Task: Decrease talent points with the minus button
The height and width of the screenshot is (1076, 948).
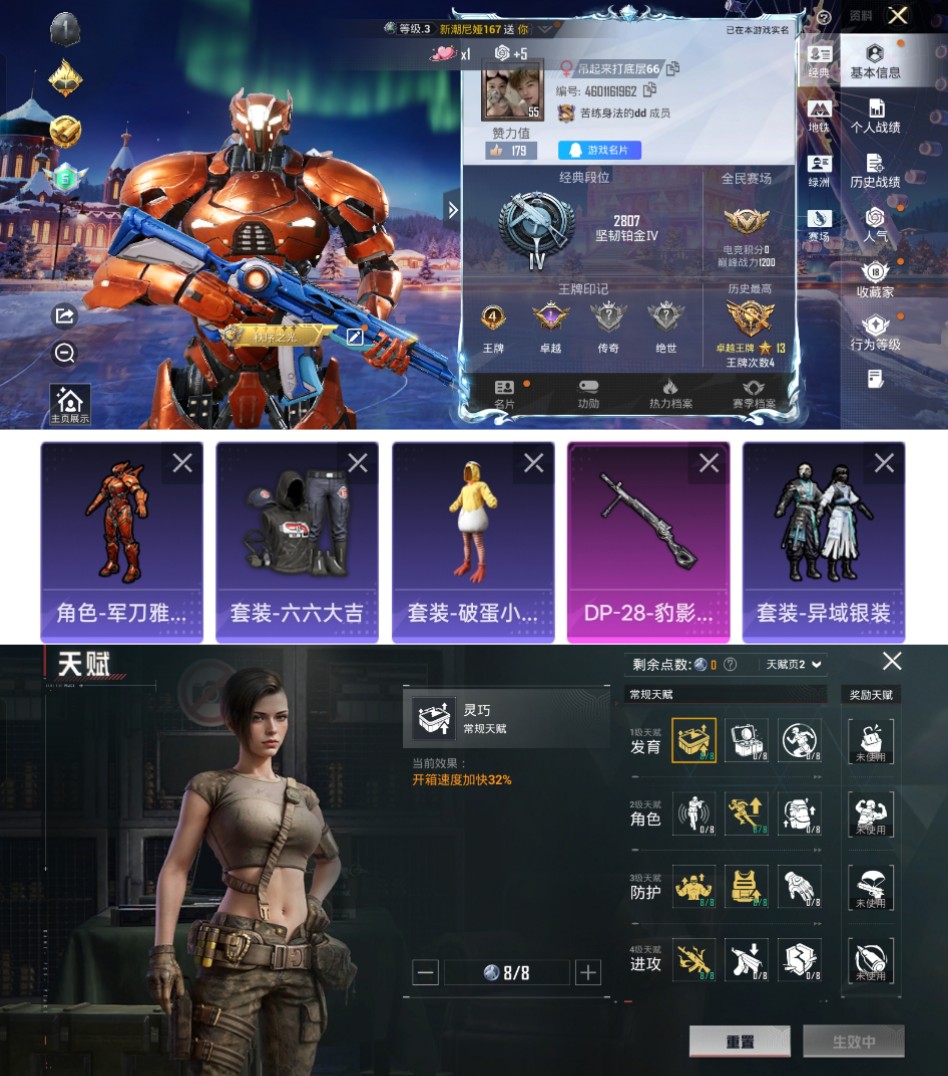Action: tap(425, 972)
